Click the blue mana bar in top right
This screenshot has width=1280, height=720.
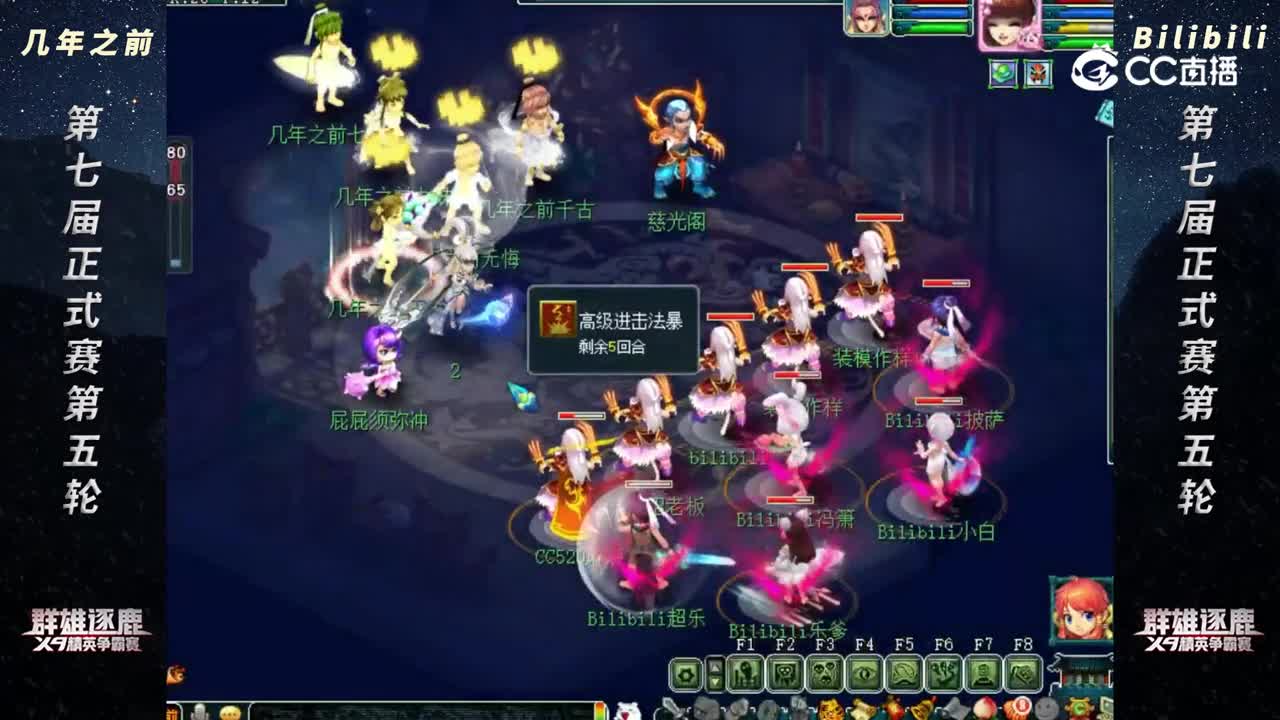(1077, 11)
